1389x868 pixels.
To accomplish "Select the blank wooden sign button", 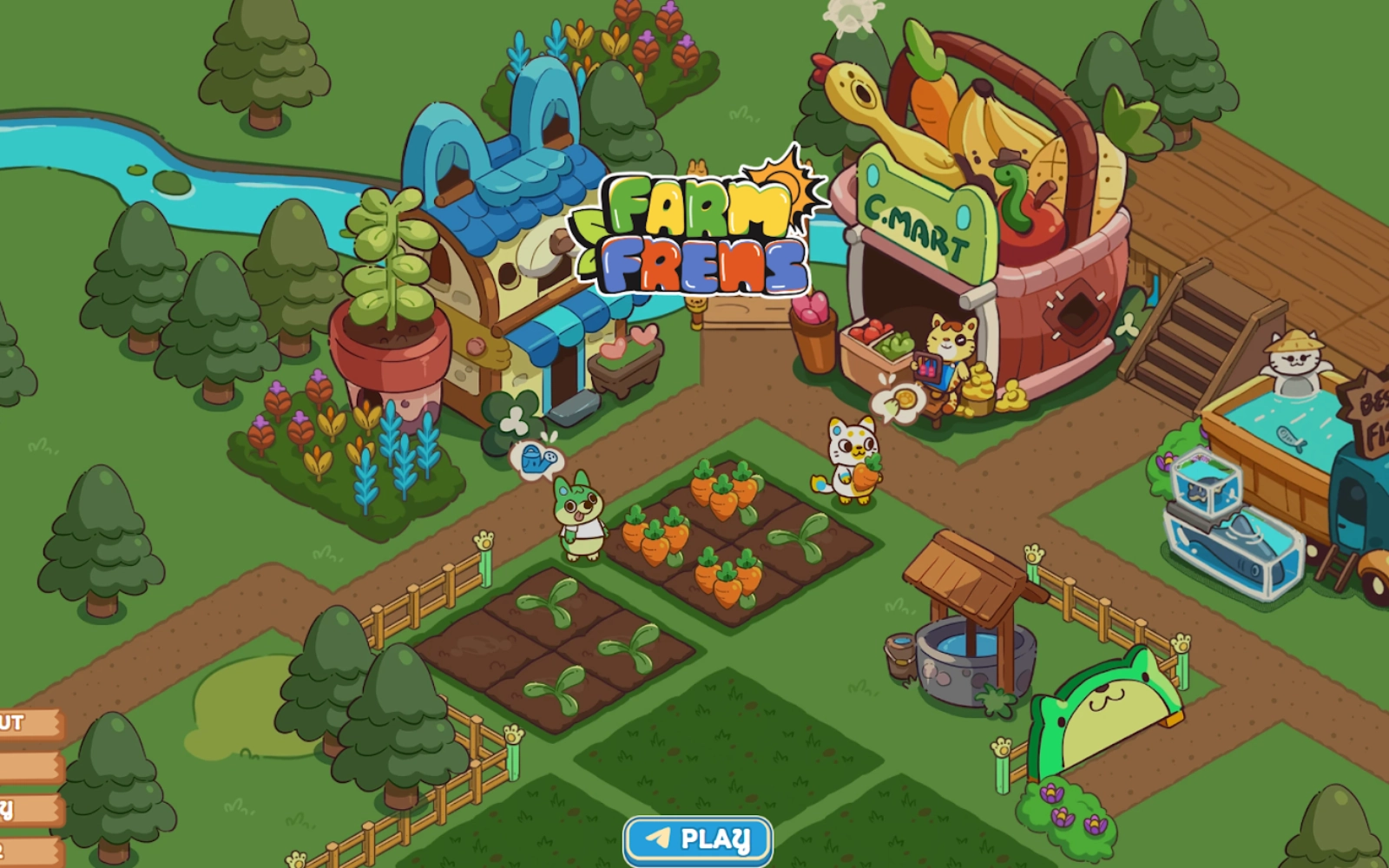I will click(30, 767).
